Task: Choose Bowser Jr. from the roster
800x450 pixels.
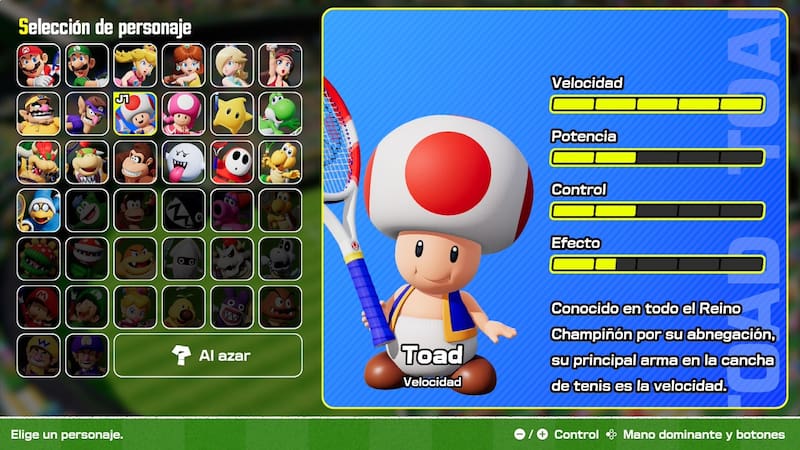Action: point(87,162)
